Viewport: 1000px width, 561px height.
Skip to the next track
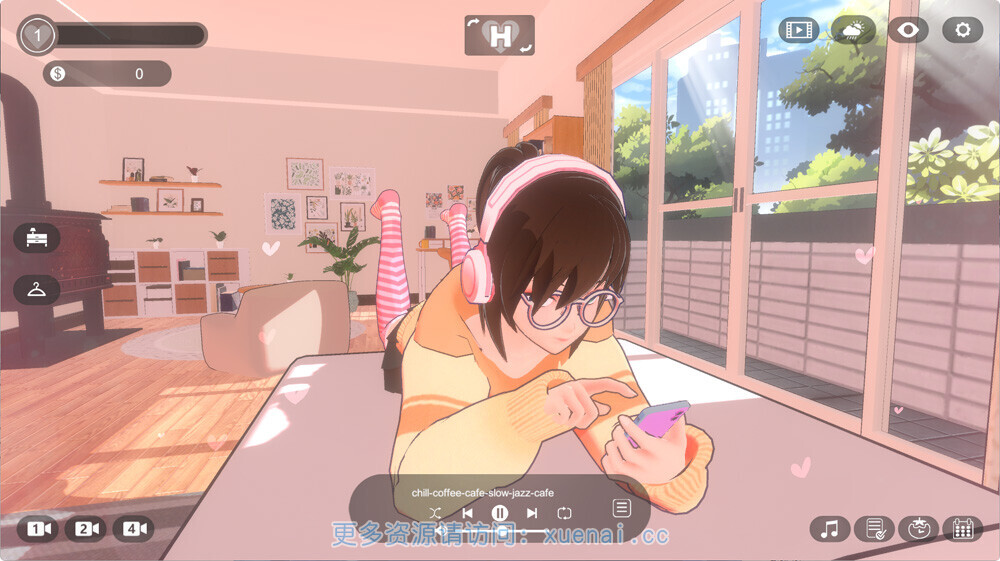pyautogui.click(x=532, y=513)
